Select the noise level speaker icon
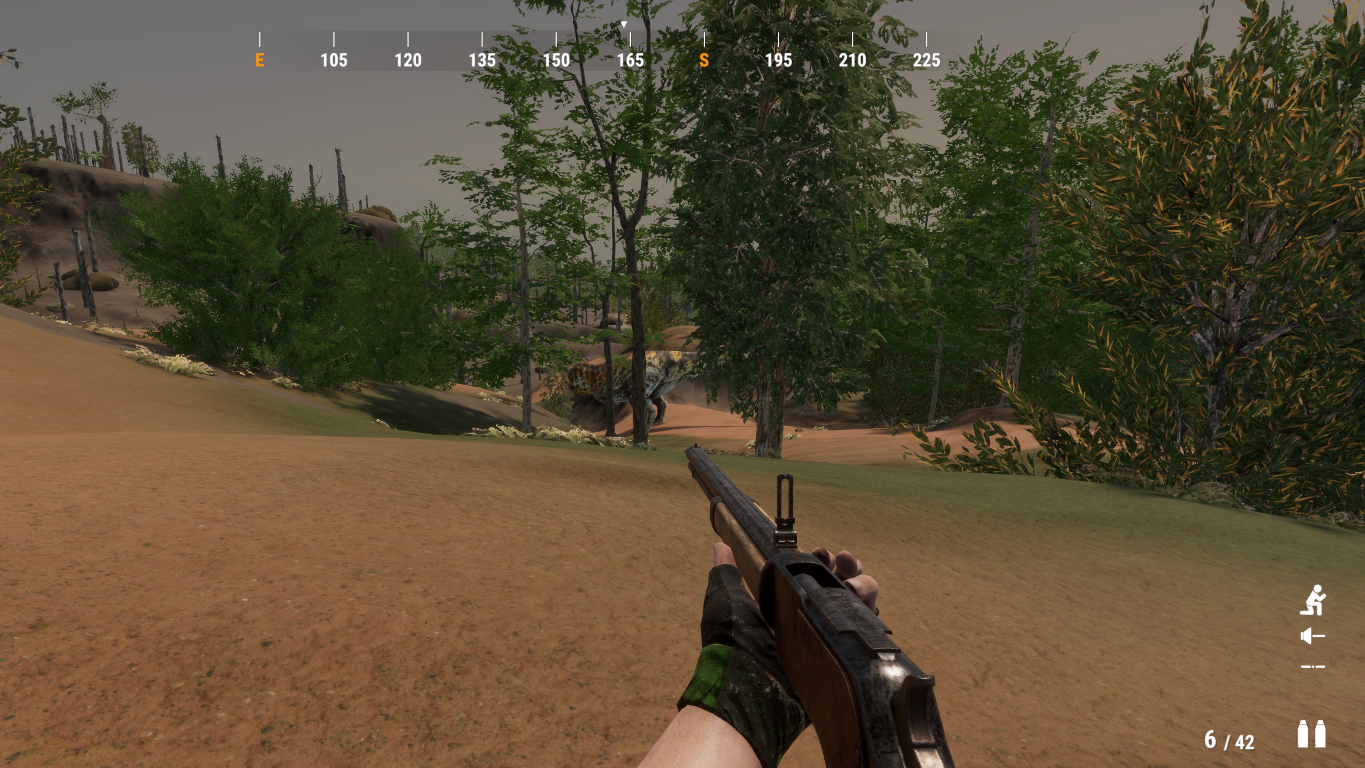 coord(1312,636)
